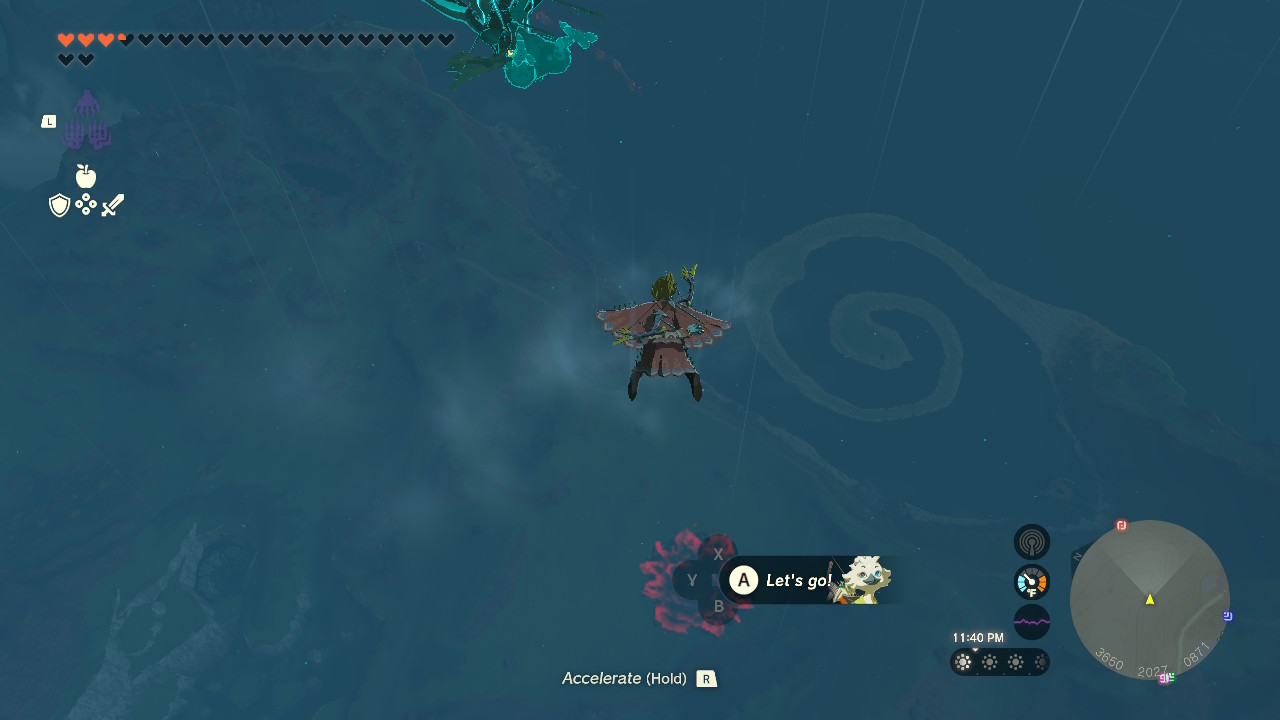Select the Shrine Sensor signal icon
The height and width of the screenshot is (720, 1280).
(1032, 542)
